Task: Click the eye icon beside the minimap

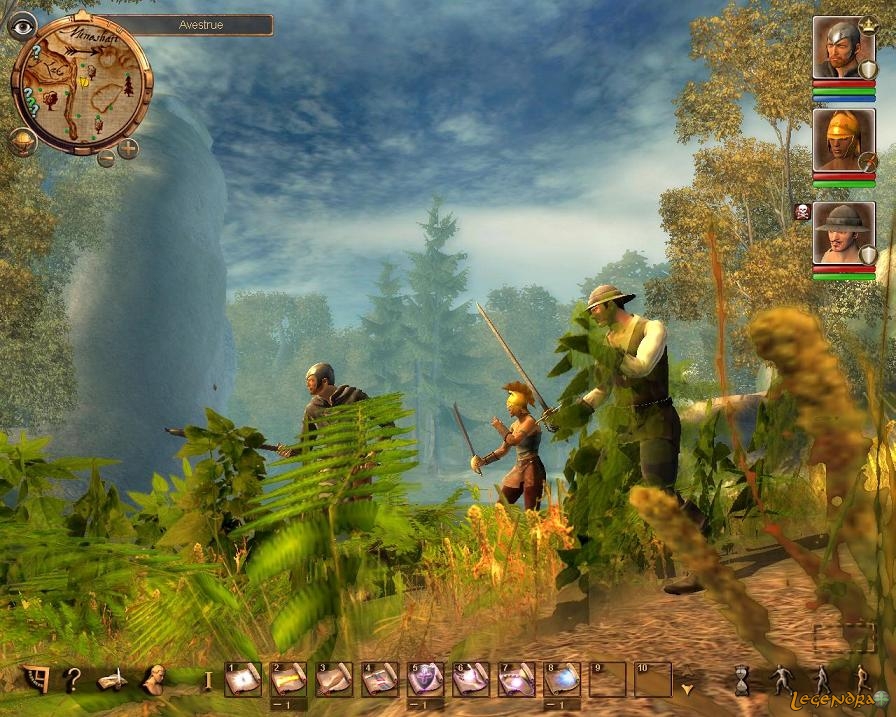Action: [21, 26]
